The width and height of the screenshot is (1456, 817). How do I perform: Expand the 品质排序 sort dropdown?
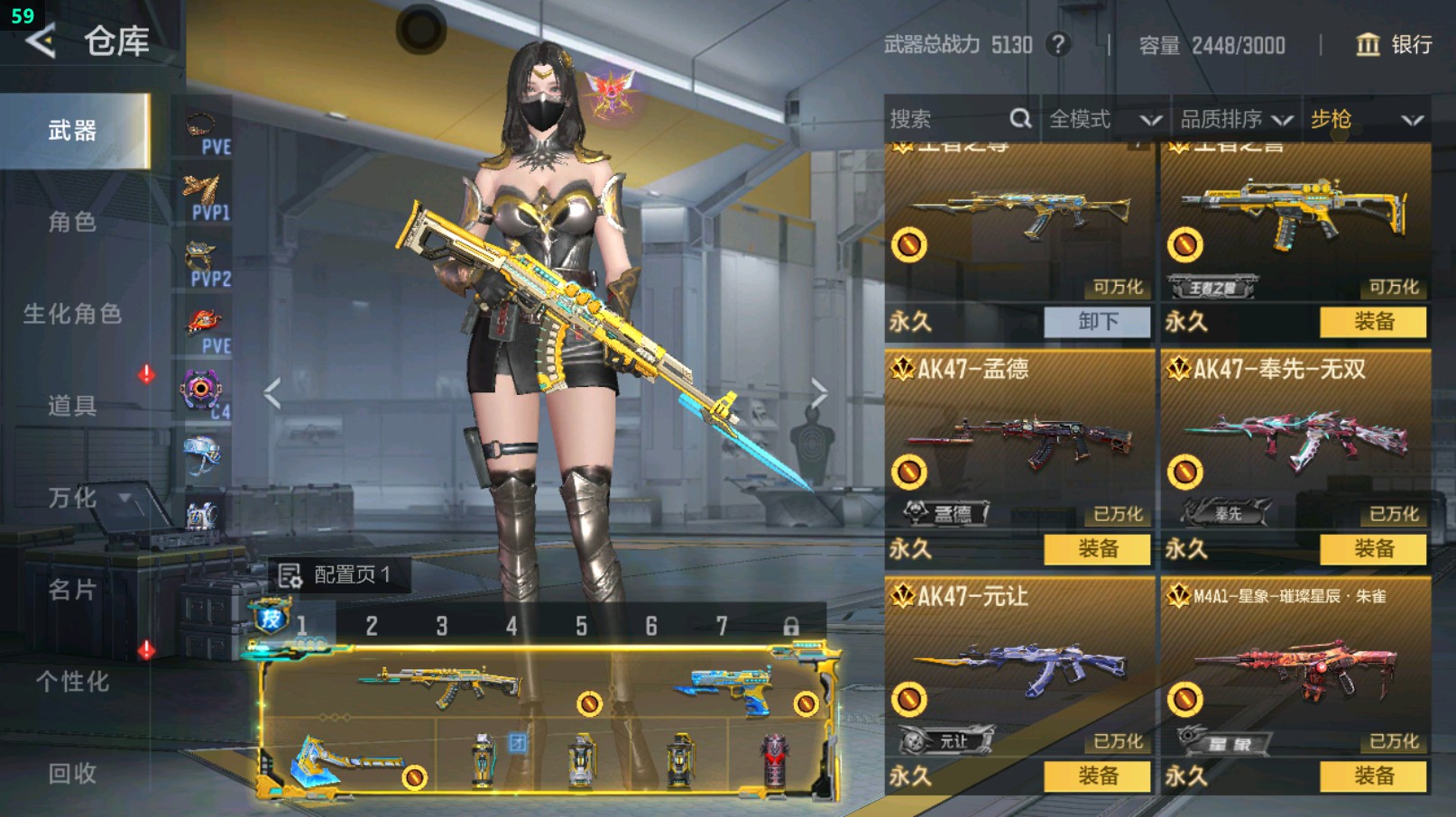click(1235, 119)
